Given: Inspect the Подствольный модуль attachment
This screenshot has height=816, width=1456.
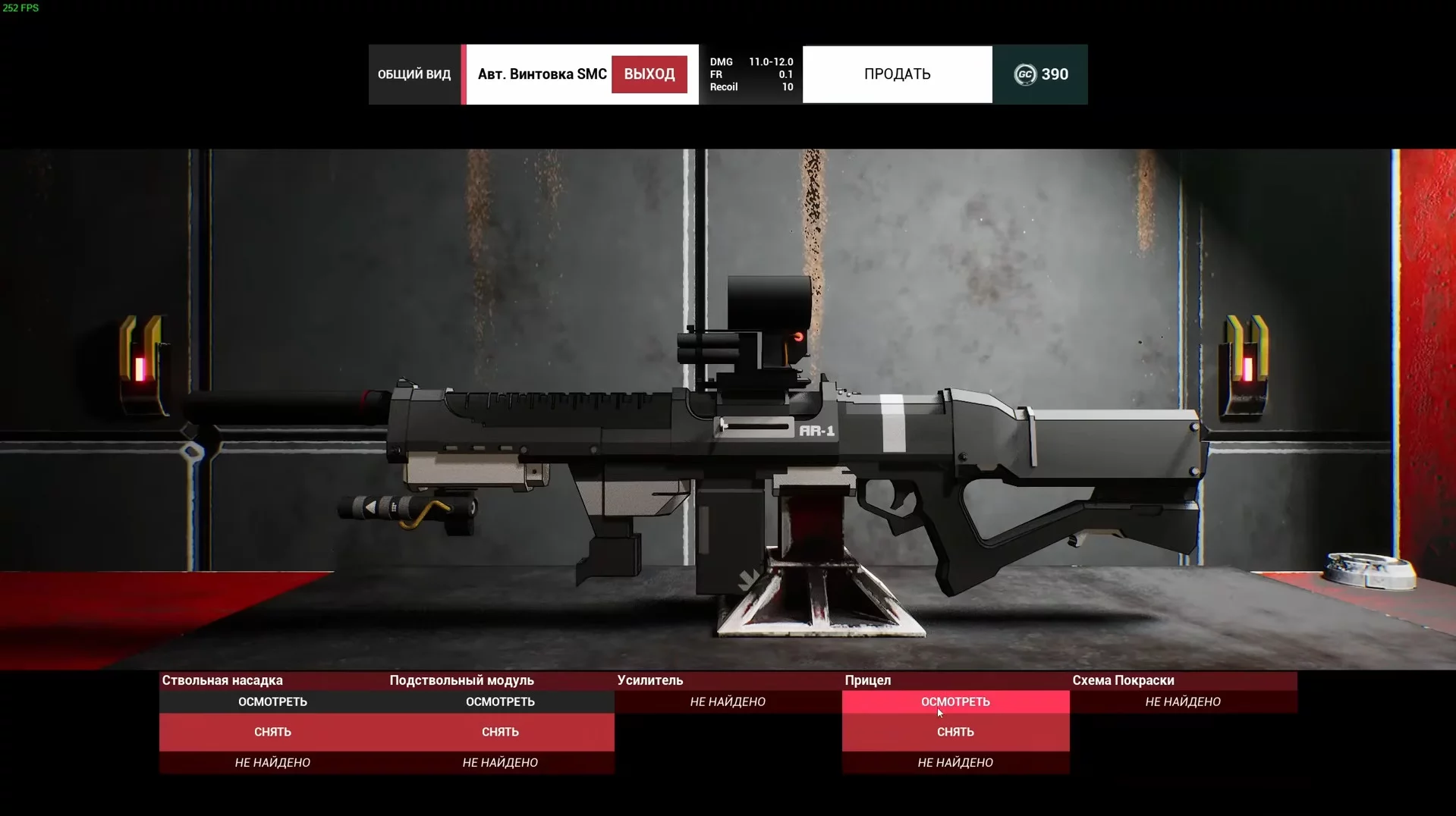Looking at the screenshot, I should click(x=500, y=701).
